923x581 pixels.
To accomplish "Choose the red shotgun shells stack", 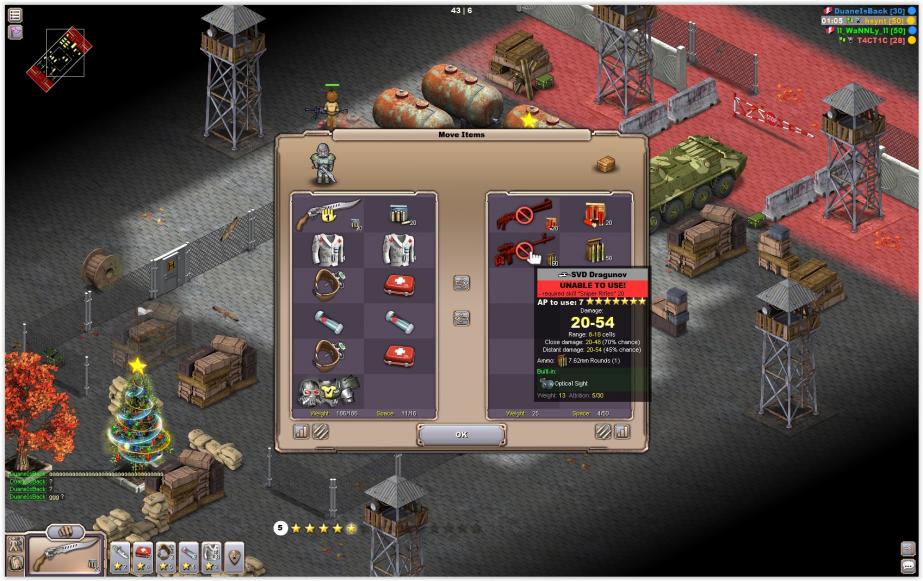I will 597,213.
